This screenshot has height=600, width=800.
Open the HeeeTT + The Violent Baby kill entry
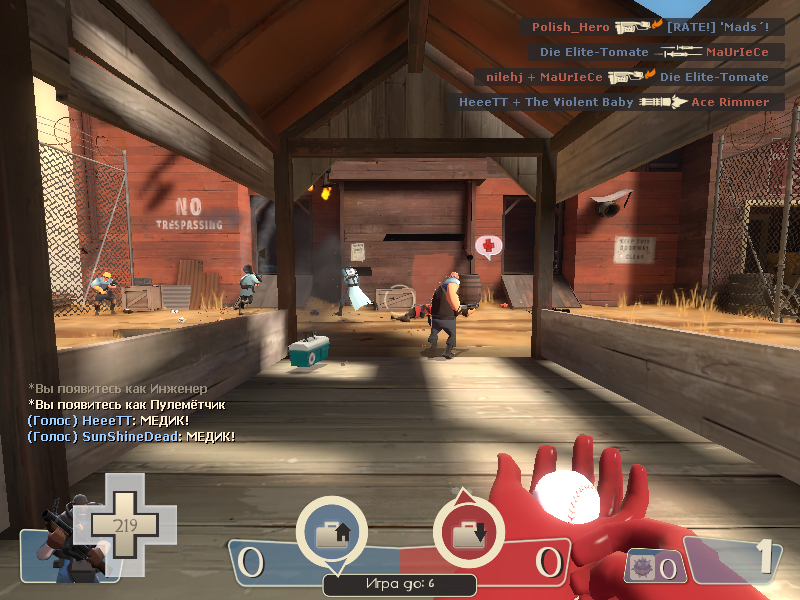click(x=614, y=102)
